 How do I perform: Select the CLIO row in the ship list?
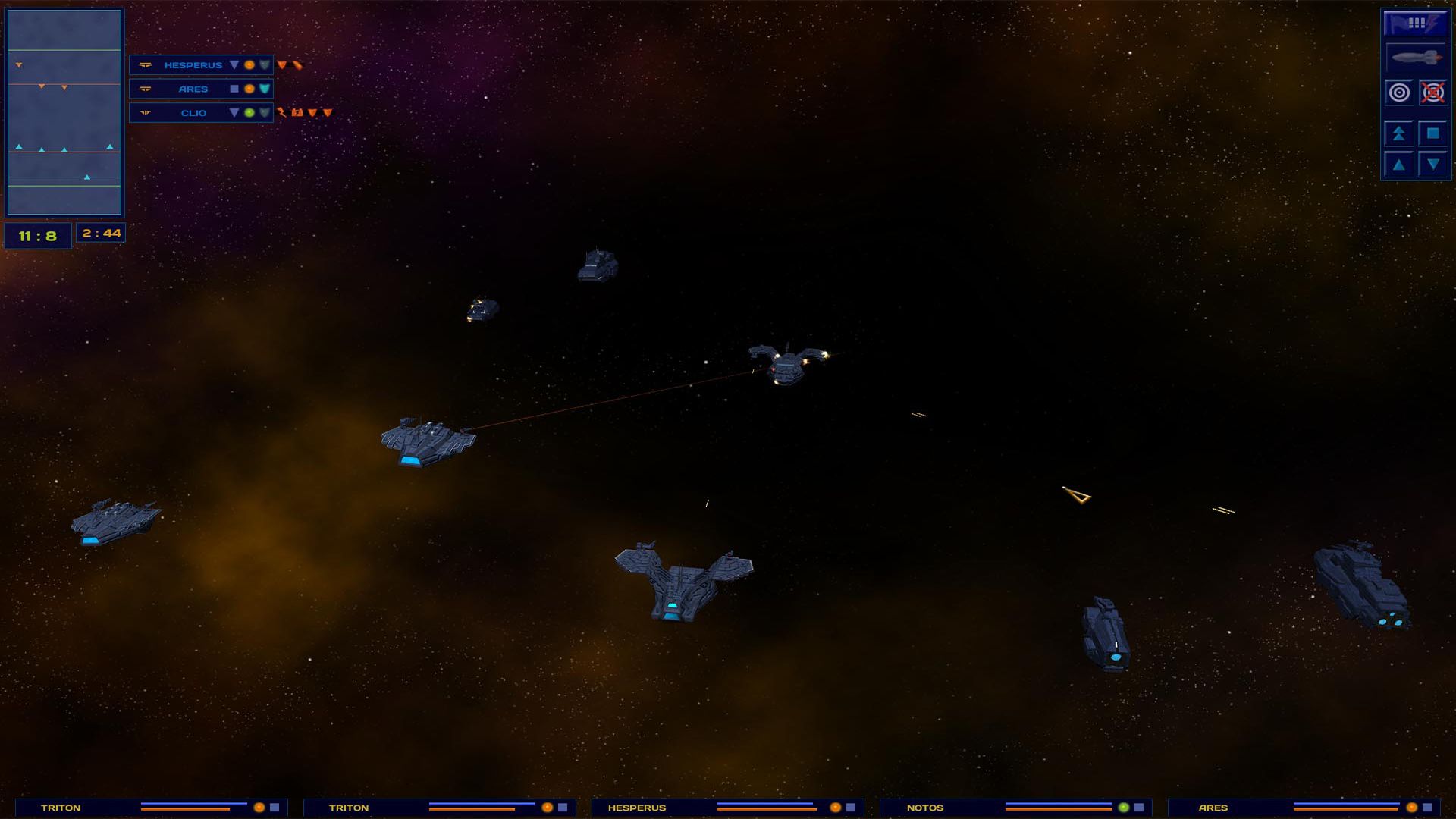click(193, 113)
